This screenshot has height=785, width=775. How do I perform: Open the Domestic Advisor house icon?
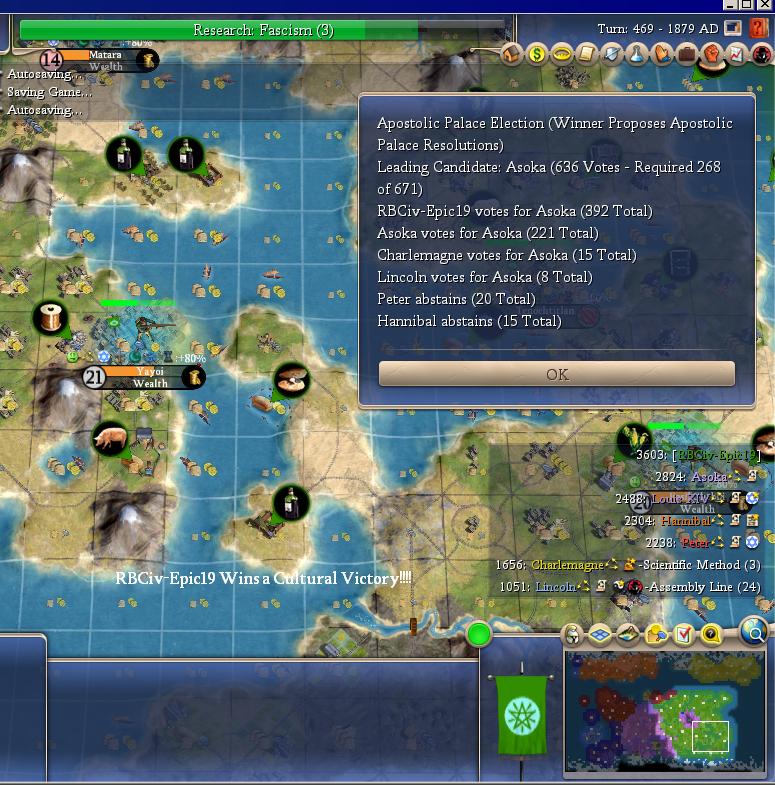coord(512,54)
